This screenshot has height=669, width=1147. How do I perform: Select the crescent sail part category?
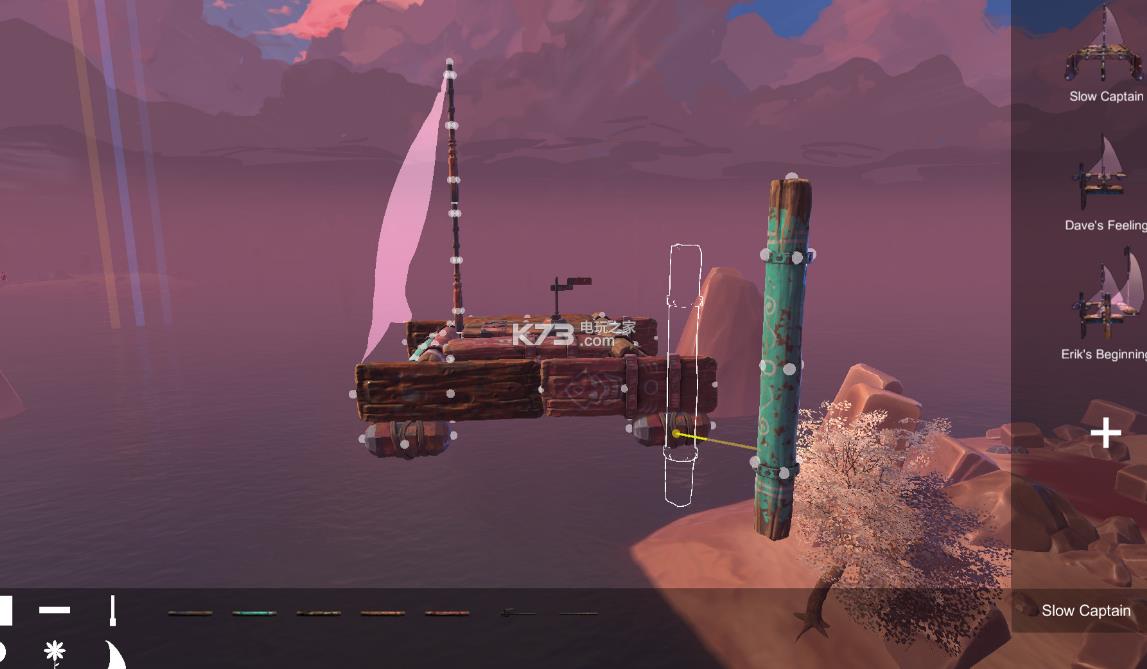(115, 655)
